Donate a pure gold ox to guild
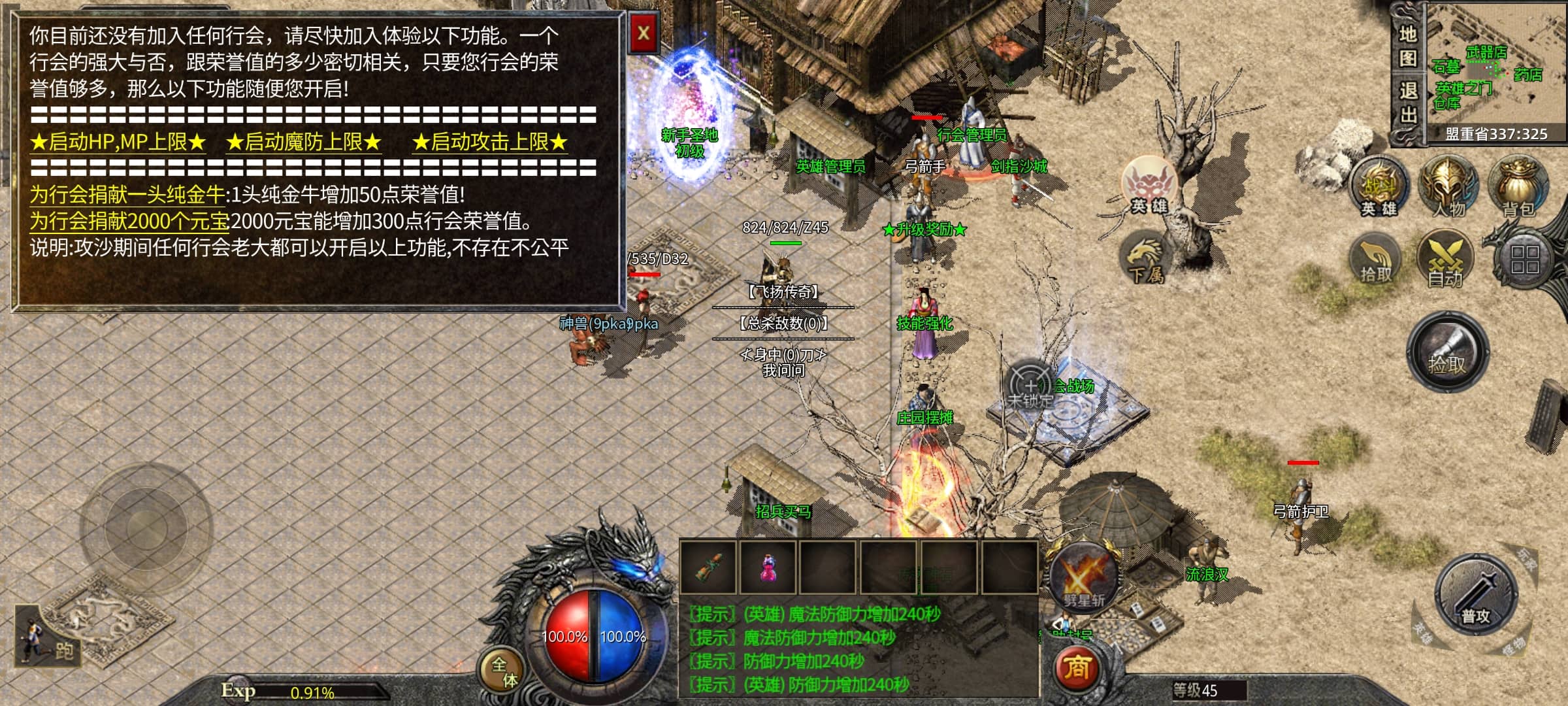This screenshot has height=706, width=1568. tap(127, 195)
